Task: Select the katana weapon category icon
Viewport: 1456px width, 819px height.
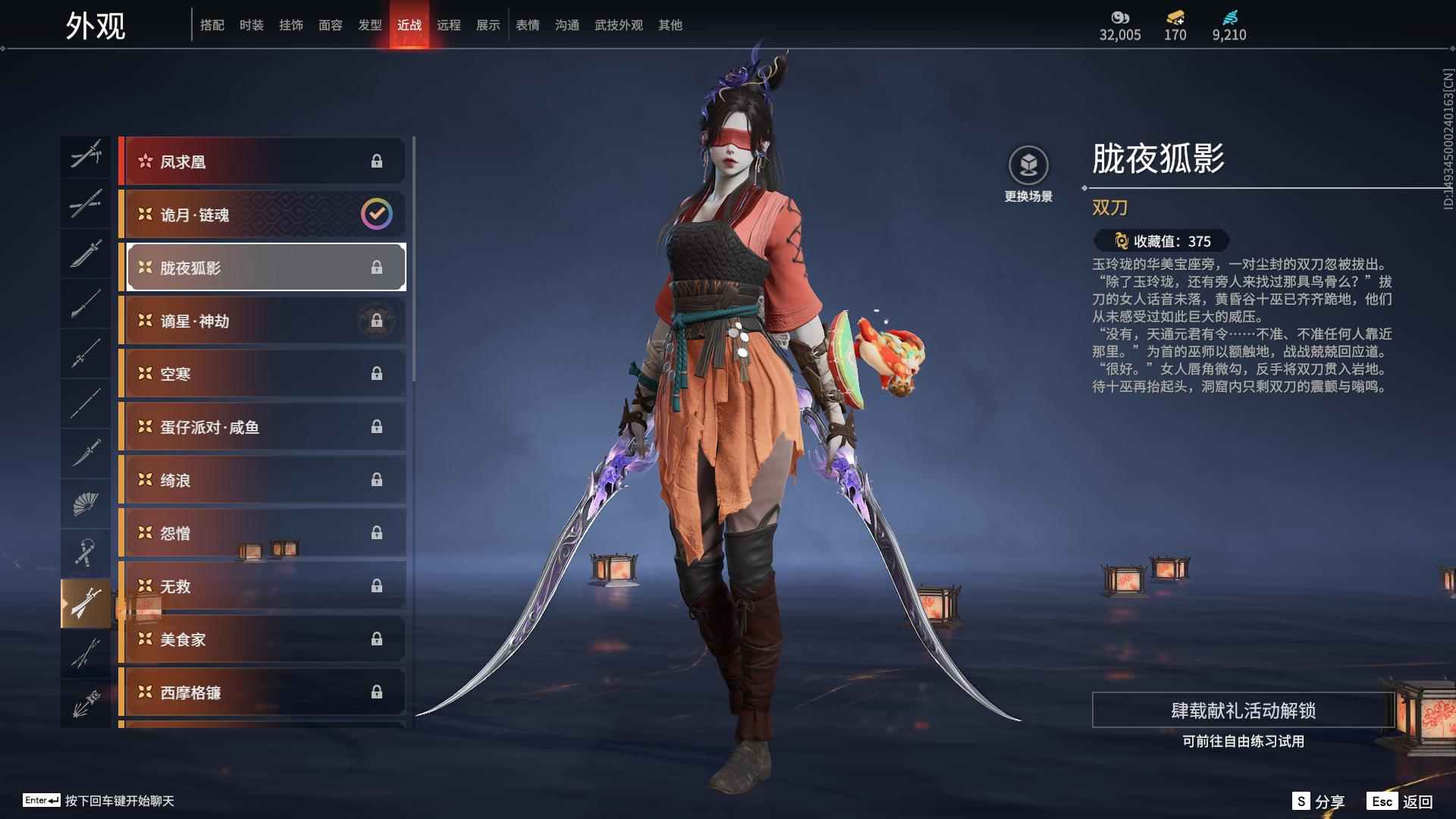Action: pos(86,205)
